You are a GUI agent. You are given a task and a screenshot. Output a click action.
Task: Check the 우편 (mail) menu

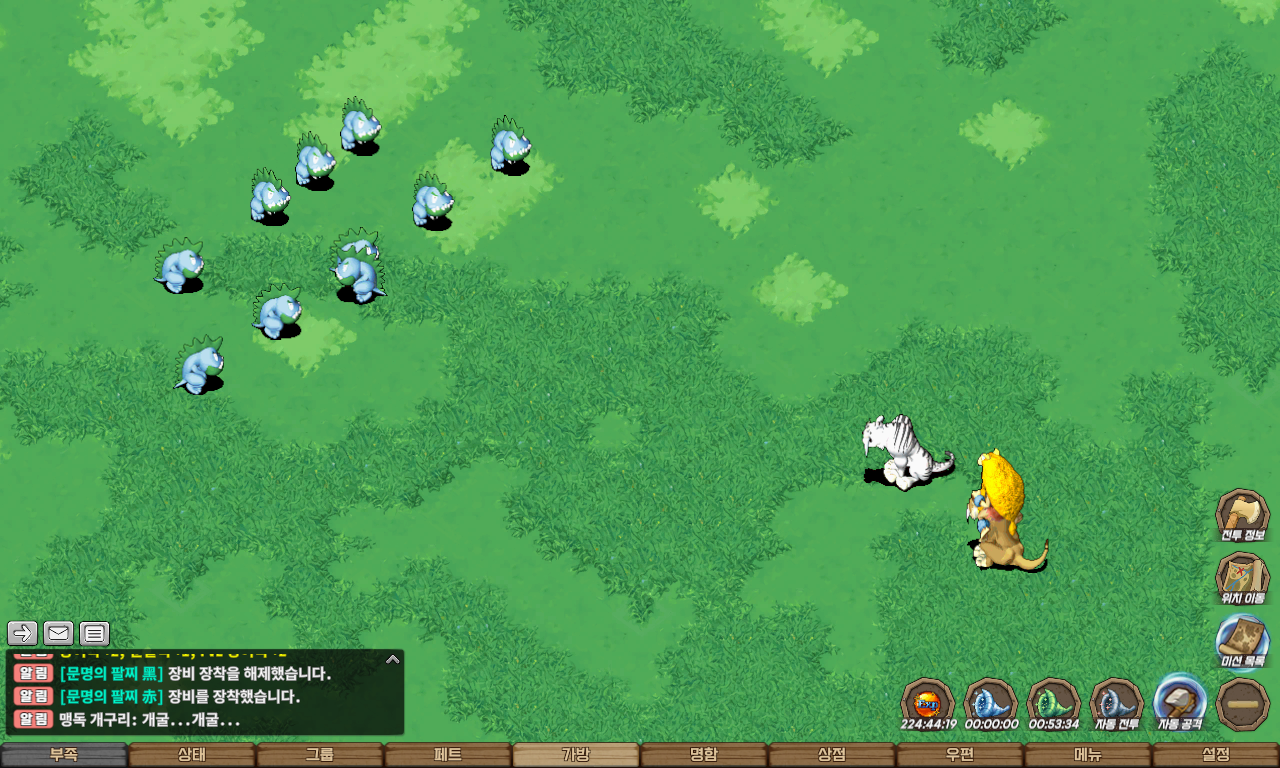pyautogui.click(x=960, y=755)
